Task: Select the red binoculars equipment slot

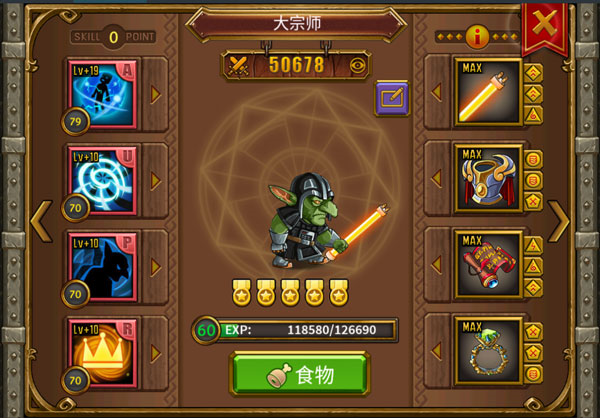Action: (487, 265)
